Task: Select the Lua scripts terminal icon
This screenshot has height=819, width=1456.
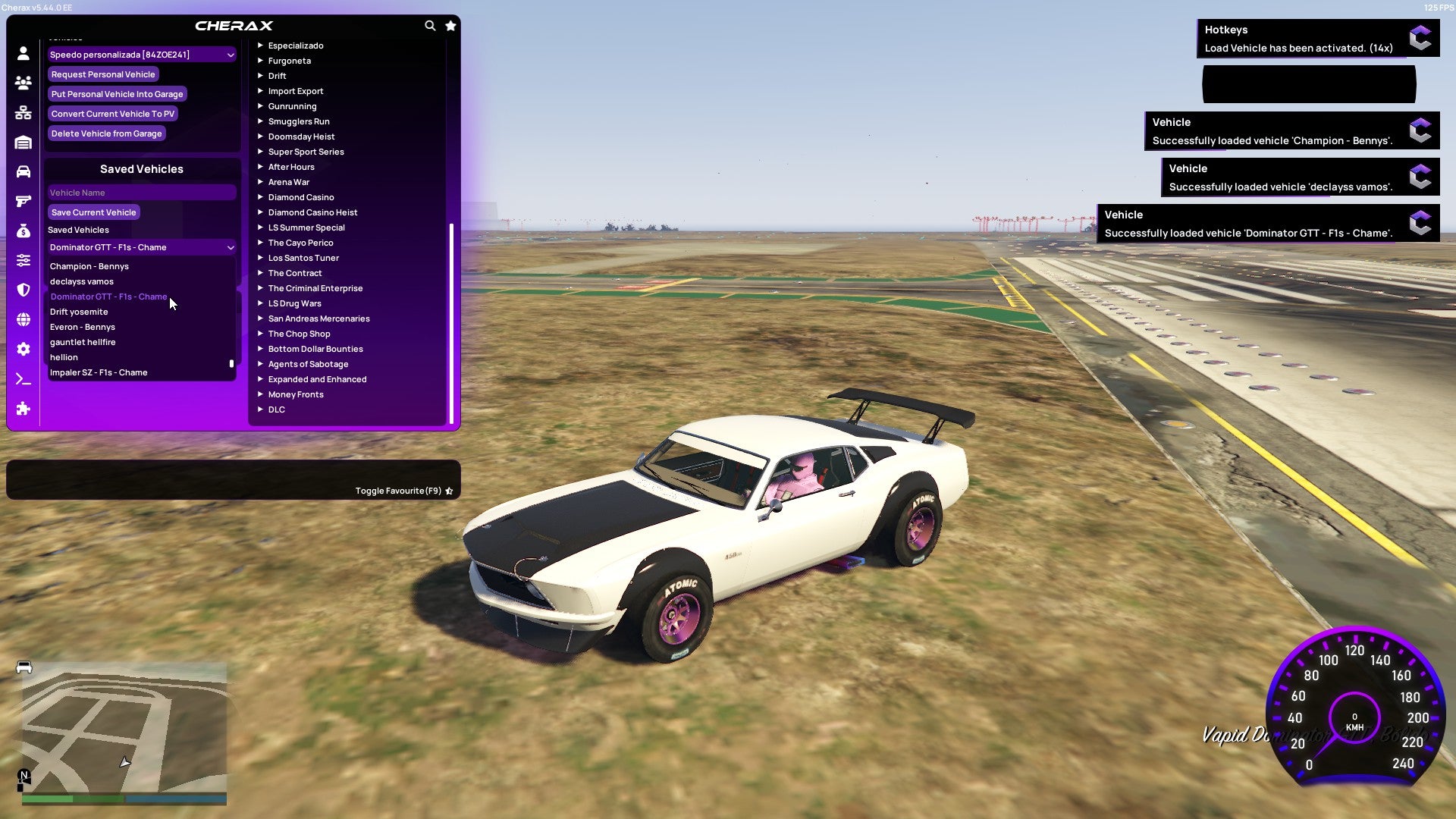Action: click(x=23, y=379)
